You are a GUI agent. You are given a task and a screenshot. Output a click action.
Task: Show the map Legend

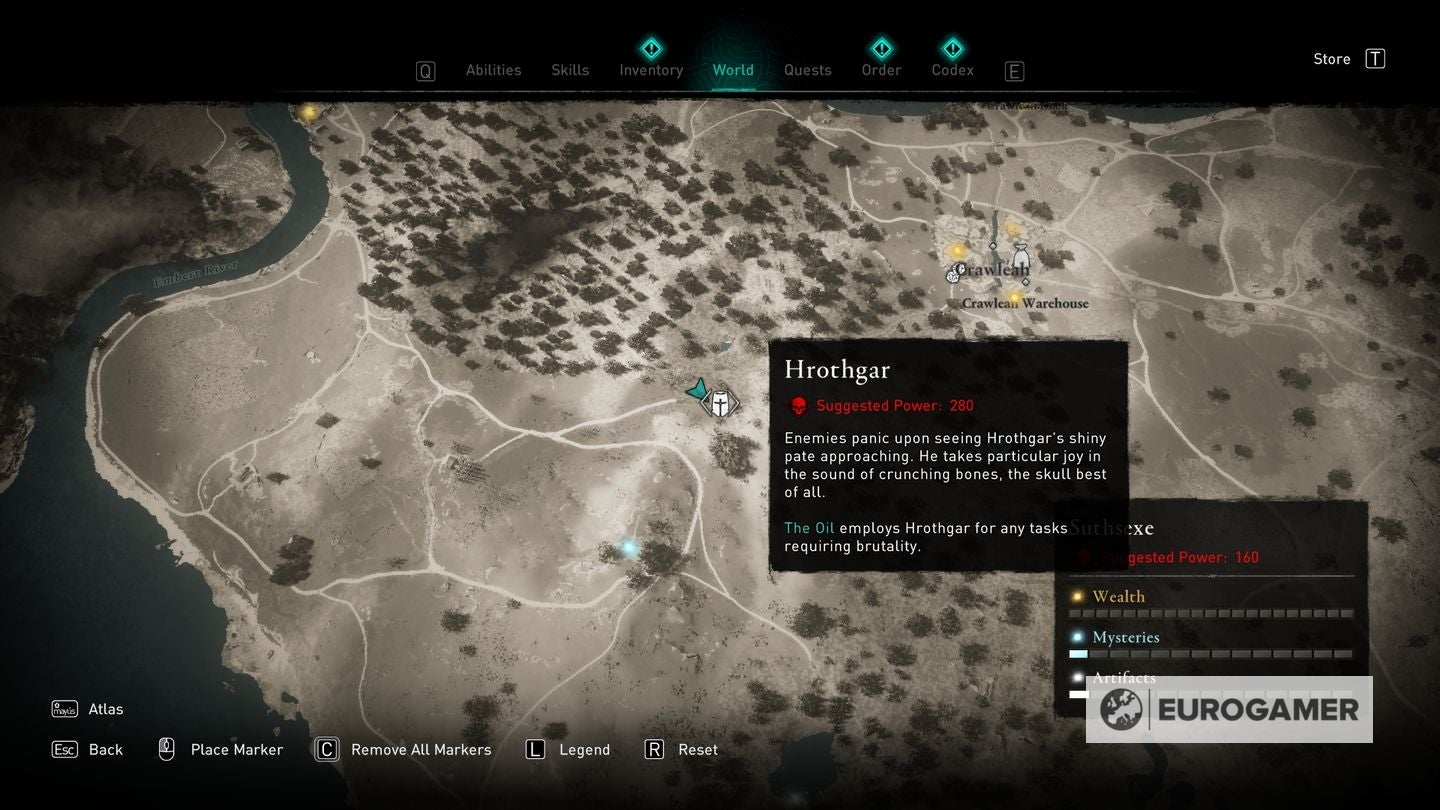[585, 749]
